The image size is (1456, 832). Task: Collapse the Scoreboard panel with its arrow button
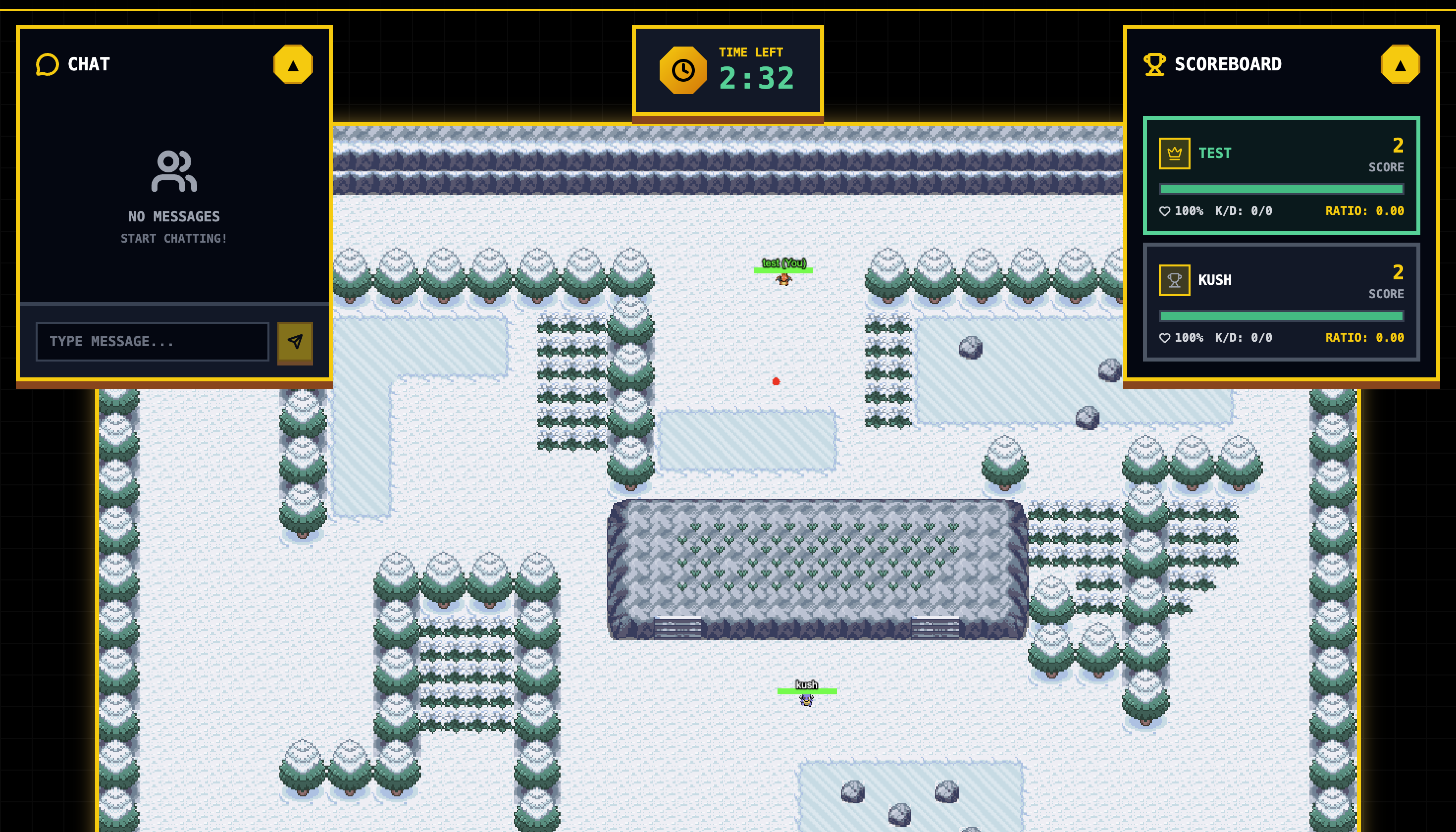click(1400, 64)
